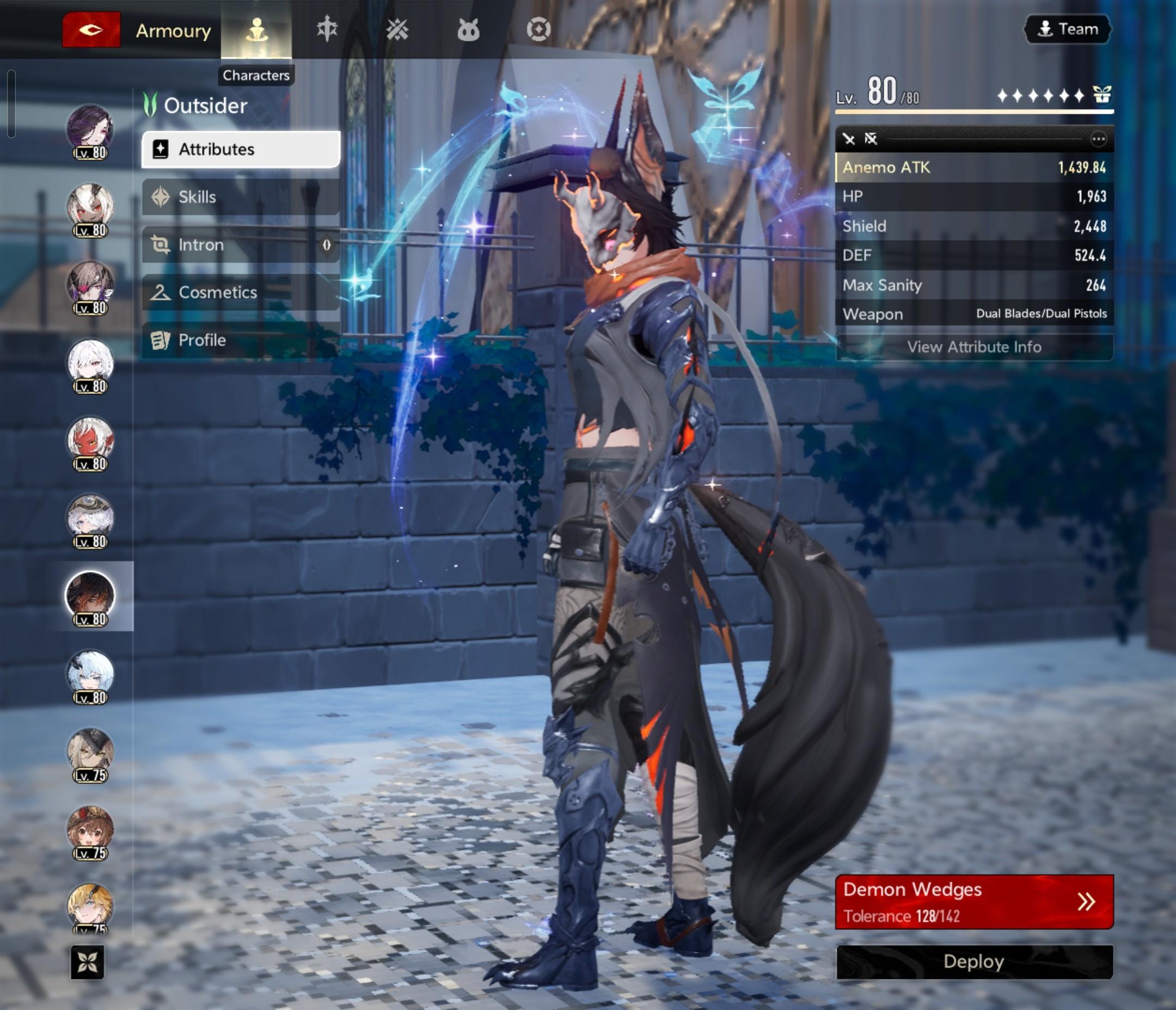Click View Attribute Info
Image resolution: width=1176 pixels, height=1010 pixels.
974,347
